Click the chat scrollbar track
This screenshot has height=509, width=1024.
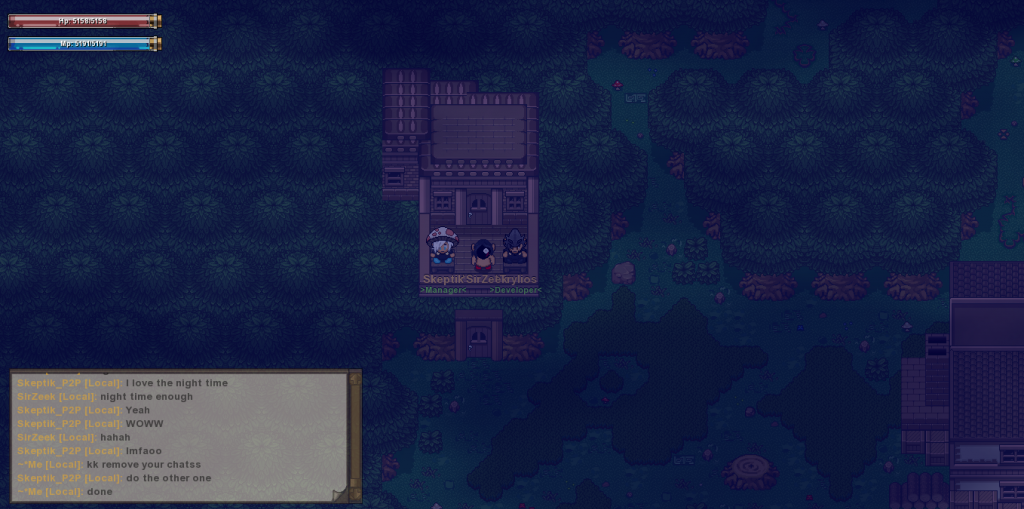(353, 434)
